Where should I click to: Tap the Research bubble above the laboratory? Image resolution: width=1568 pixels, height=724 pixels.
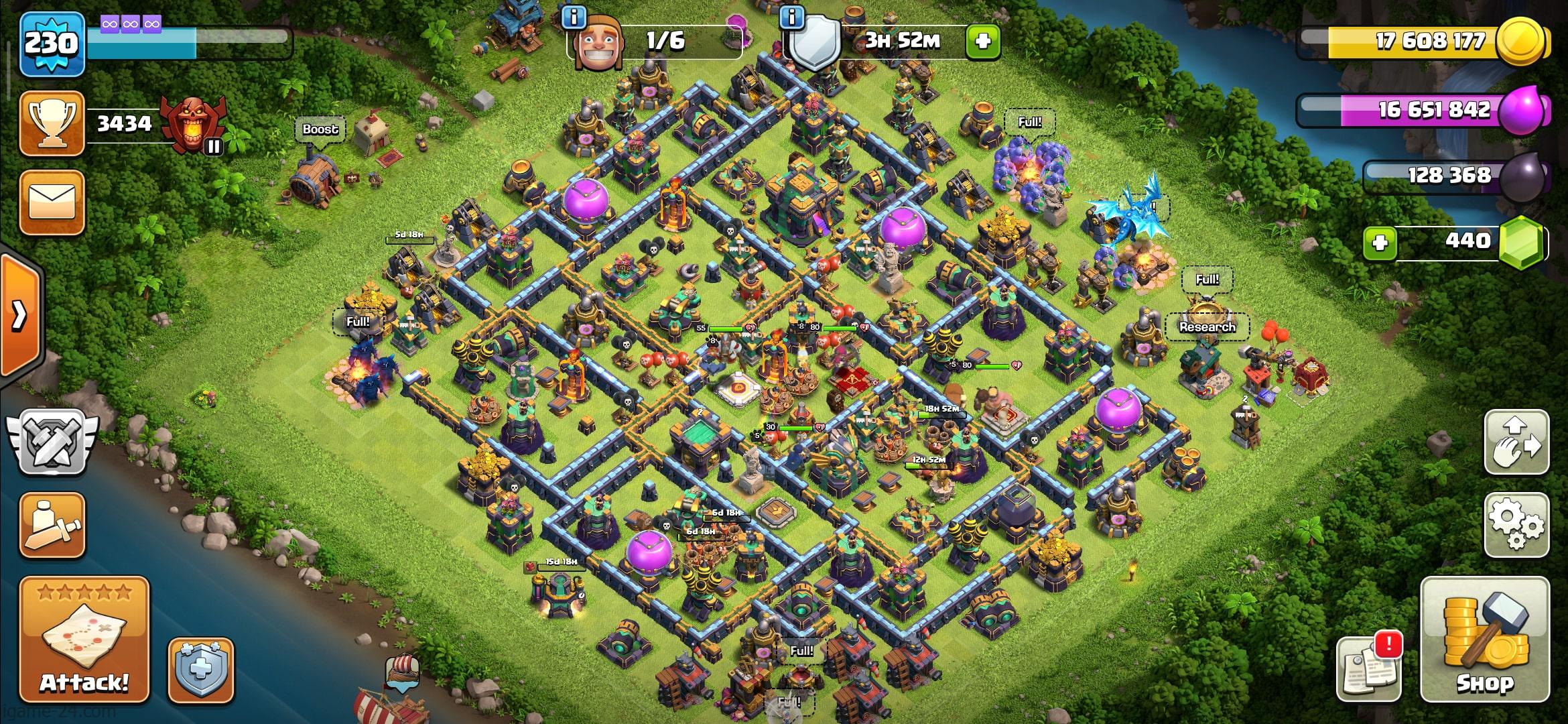[1207, 326]
